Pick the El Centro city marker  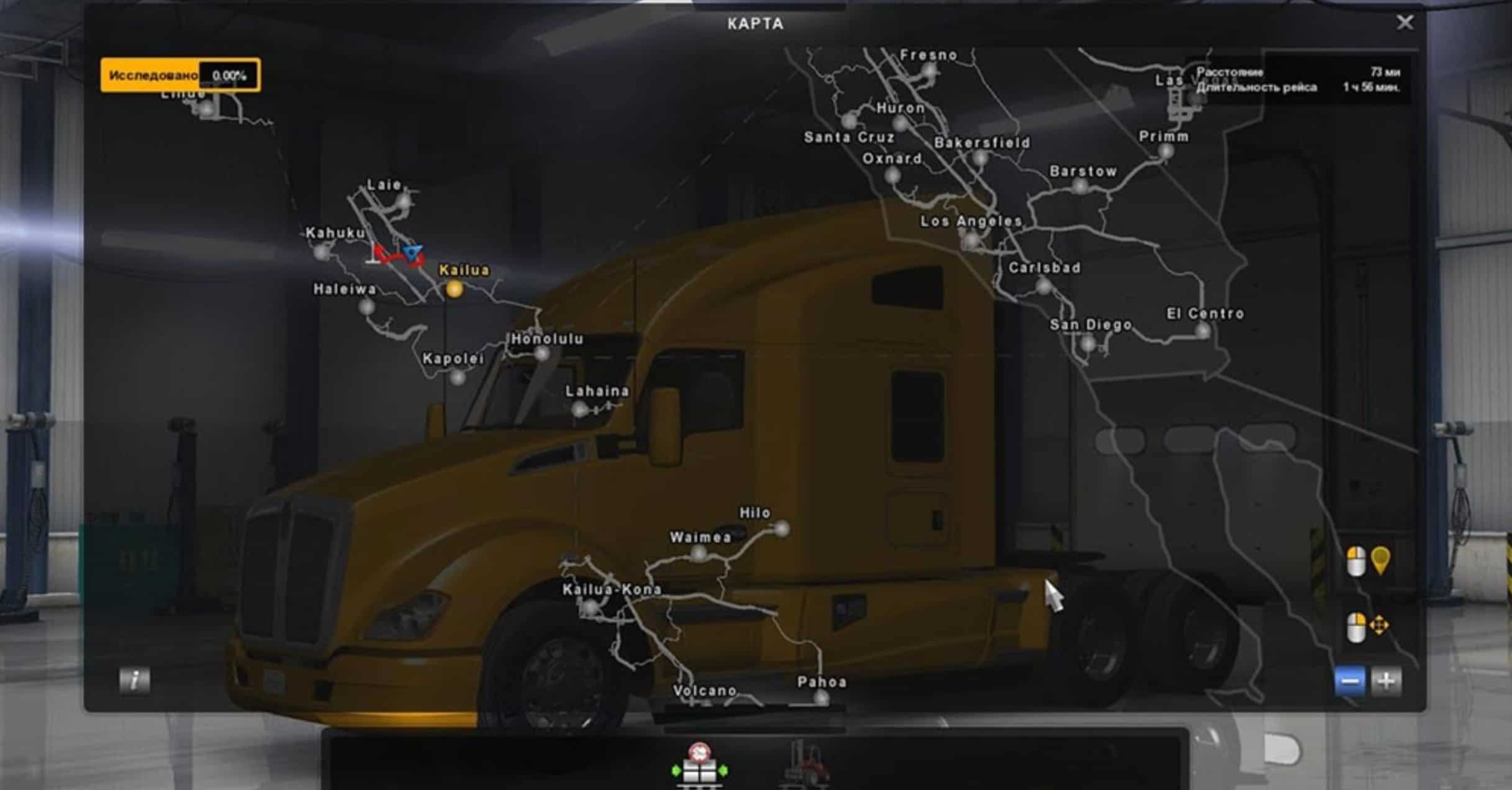pyautogui.click(x=1203, y=331)
